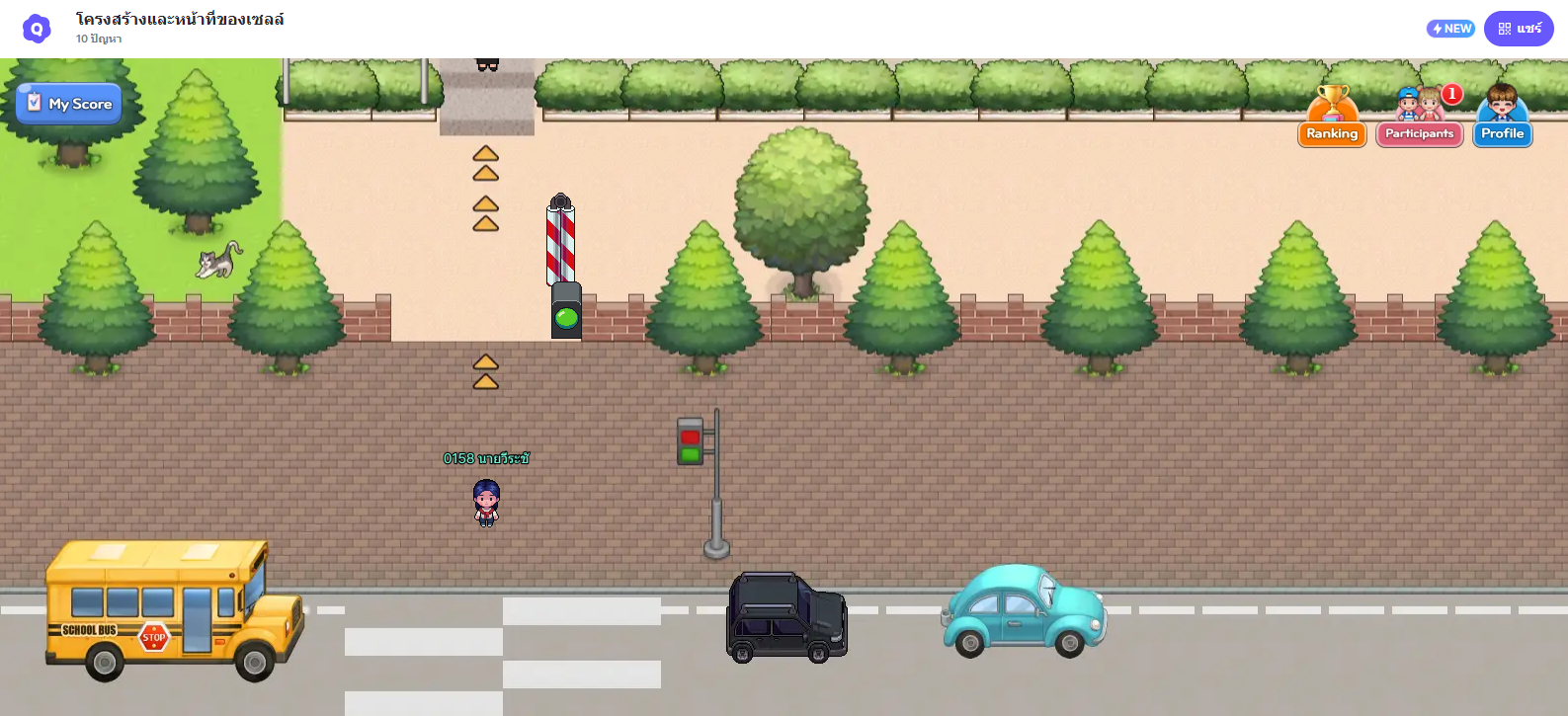The image size is (1568, 716).
Task: Click the purple Q logo icon
Action: [37, 29]
